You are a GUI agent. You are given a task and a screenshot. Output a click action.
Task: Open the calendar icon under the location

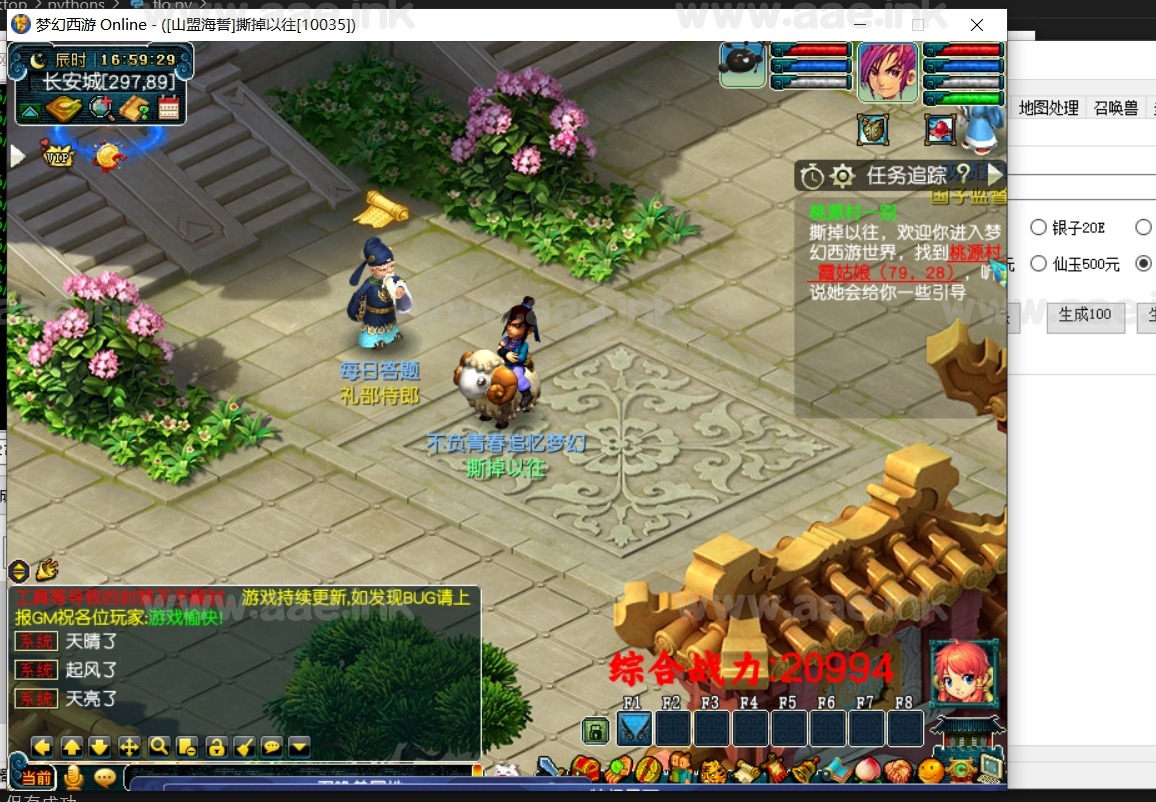click(168, 108)
